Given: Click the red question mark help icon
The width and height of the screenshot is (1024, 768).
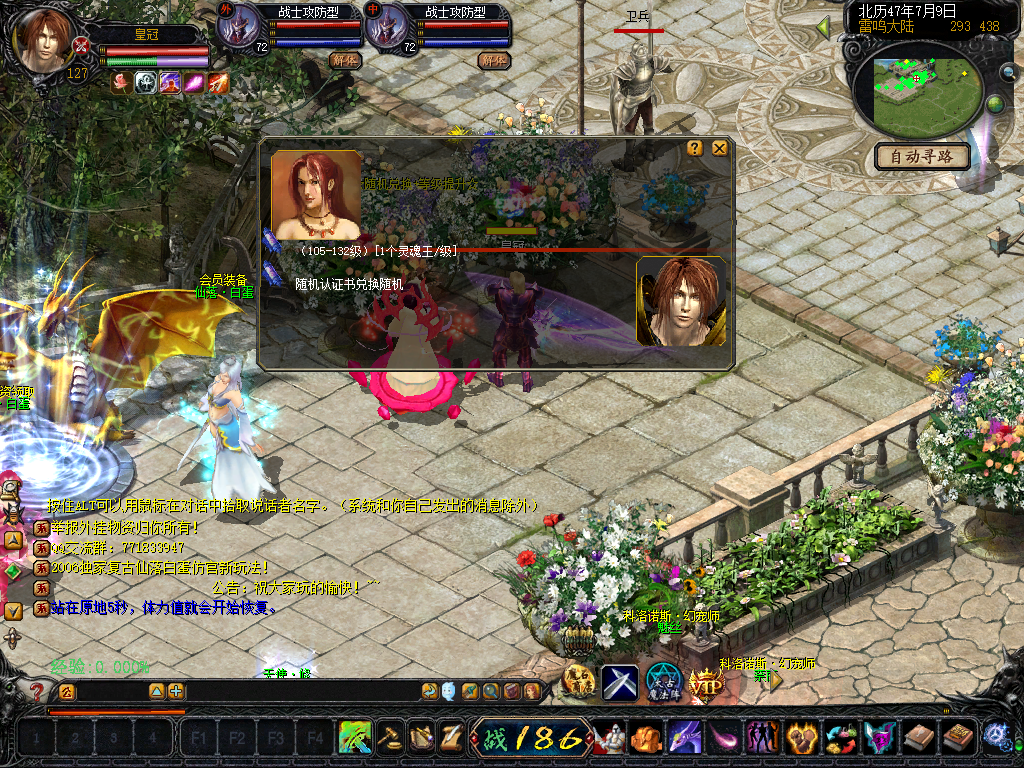Looking at the screenshot, I should click(x=38, y=691).
